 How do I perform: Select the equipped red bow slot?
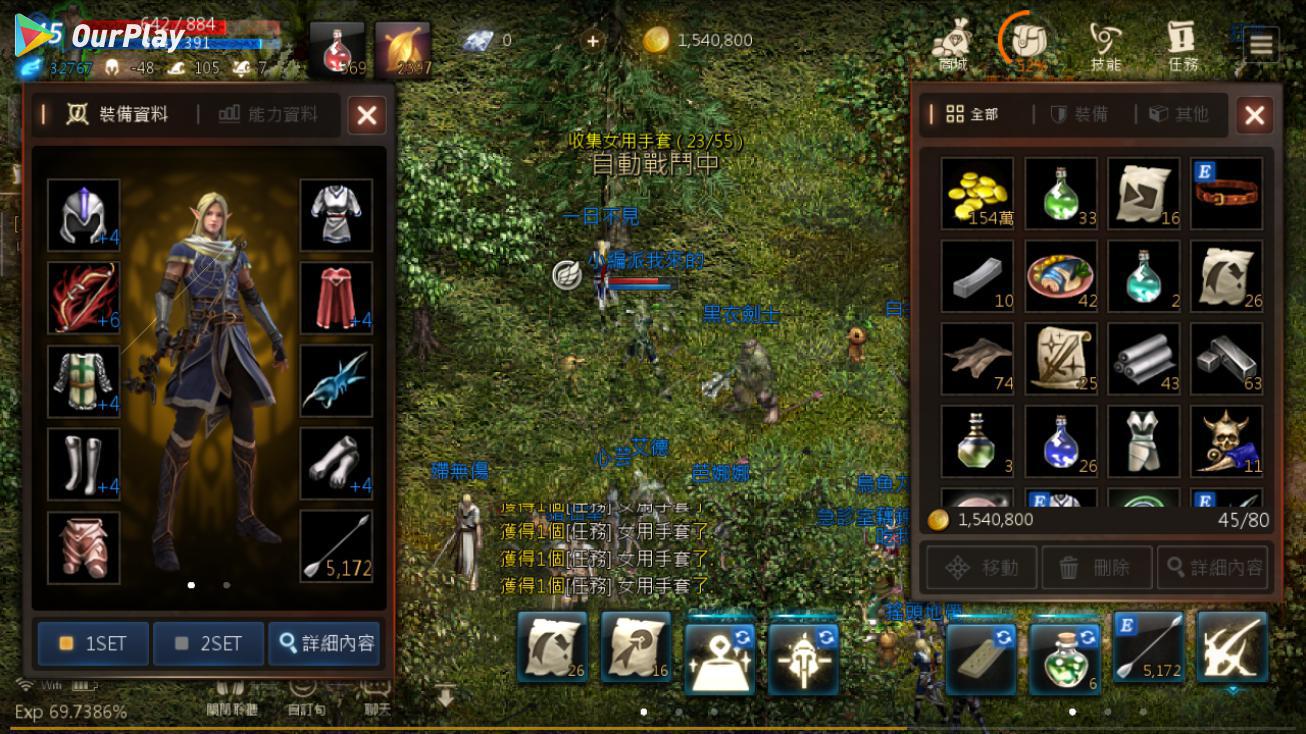coord(83,298)
